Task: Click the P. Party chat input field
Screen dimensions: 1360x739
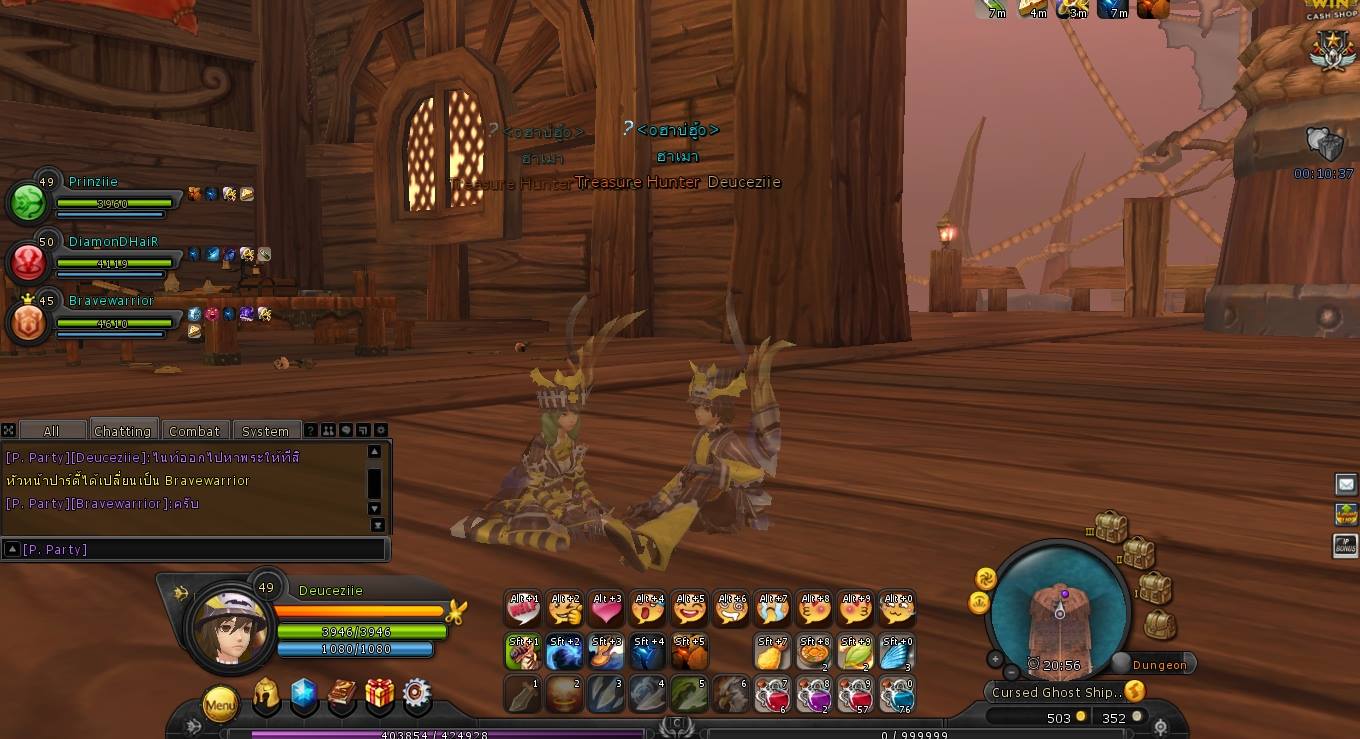Action: [x=200, y=549]
